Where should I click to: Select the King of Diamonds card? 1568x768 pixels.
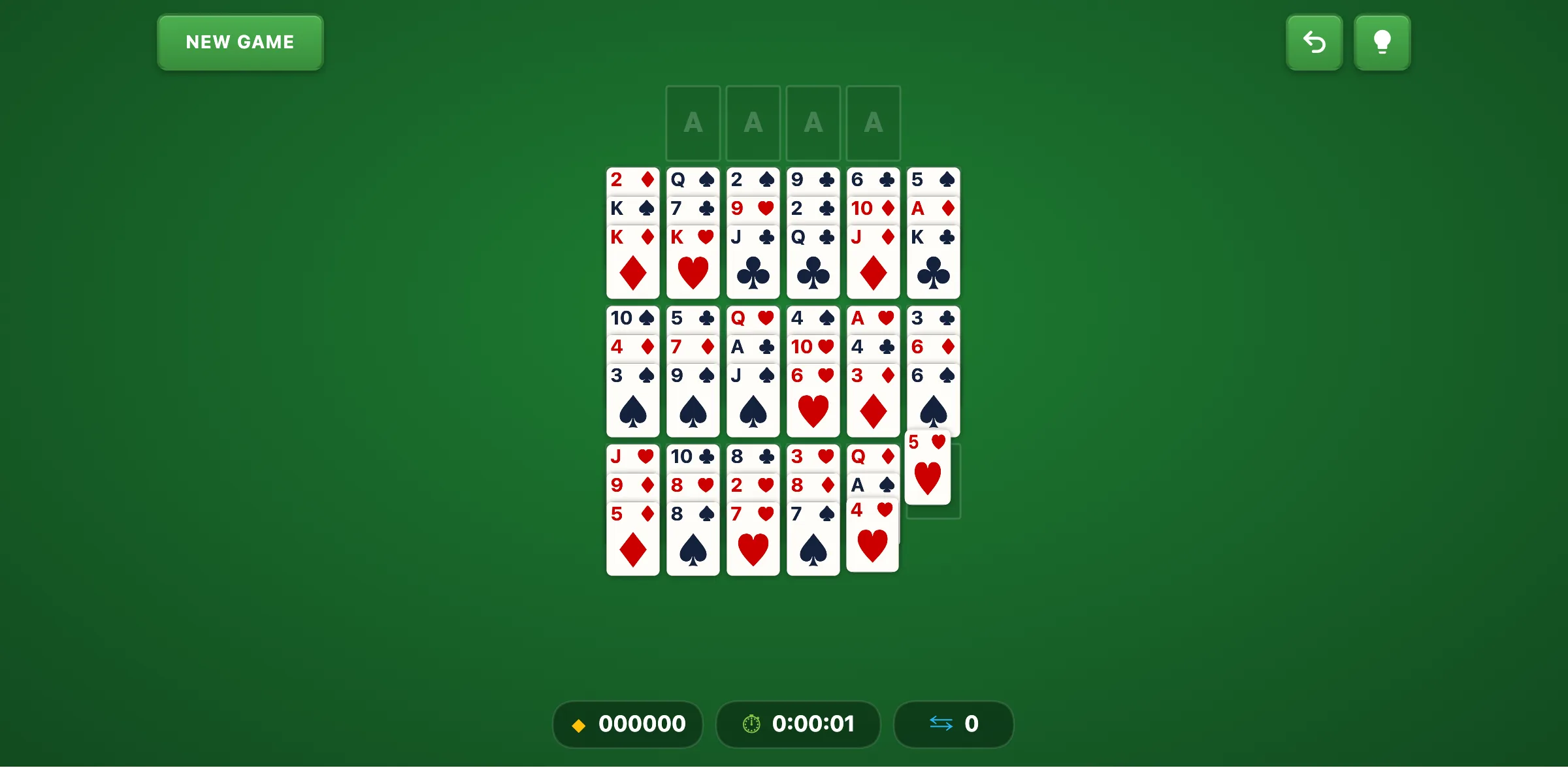click(632, 261)
